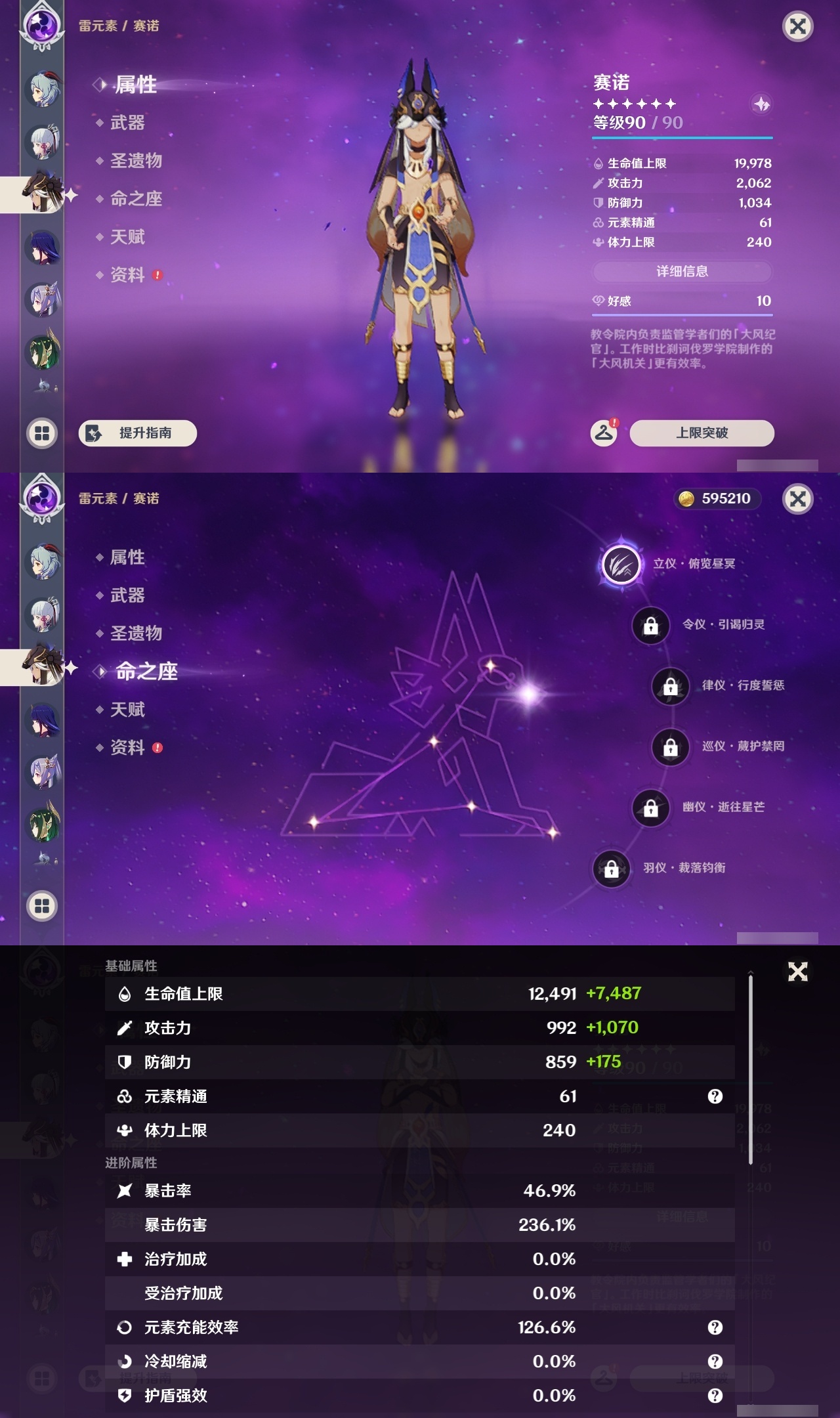Click the locked 羽仪·裁落钧衡 constellation
The height and width of the screenshot is (1418, 840).
(x=611, y=869)
